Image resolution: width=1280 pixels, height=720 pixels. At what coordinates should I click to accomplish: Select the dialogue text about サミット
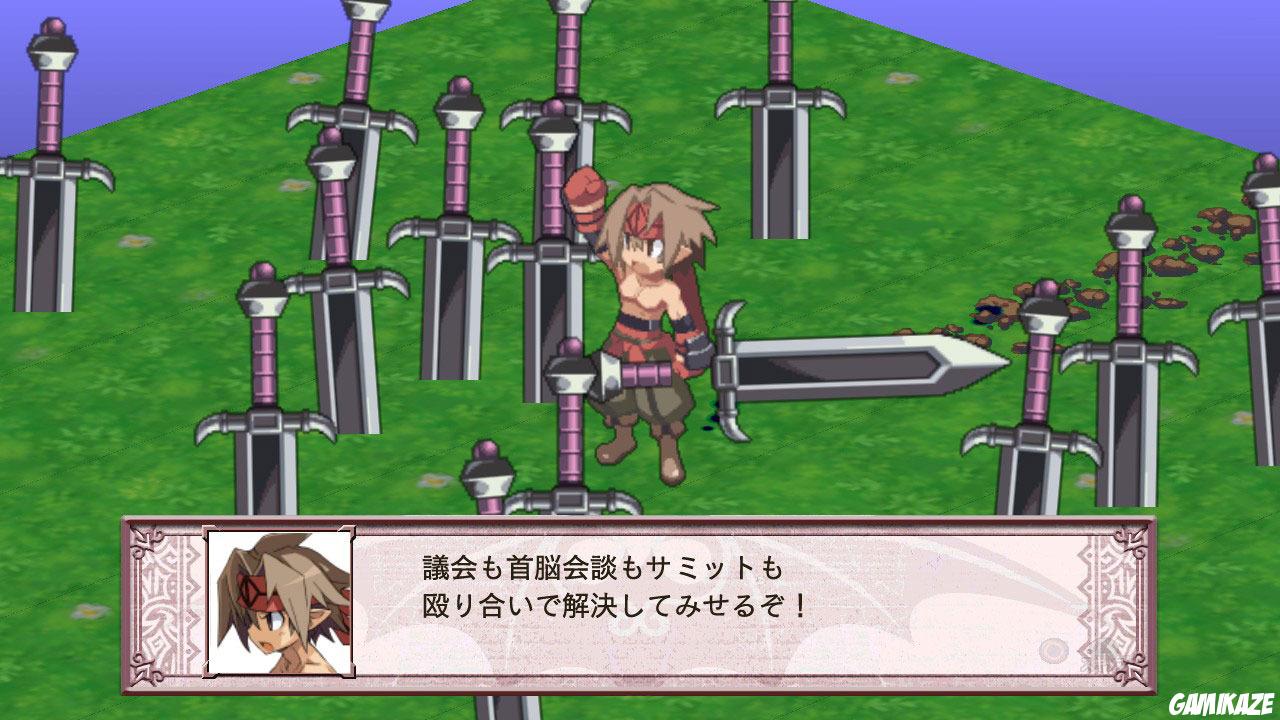[x=600, y=568]
